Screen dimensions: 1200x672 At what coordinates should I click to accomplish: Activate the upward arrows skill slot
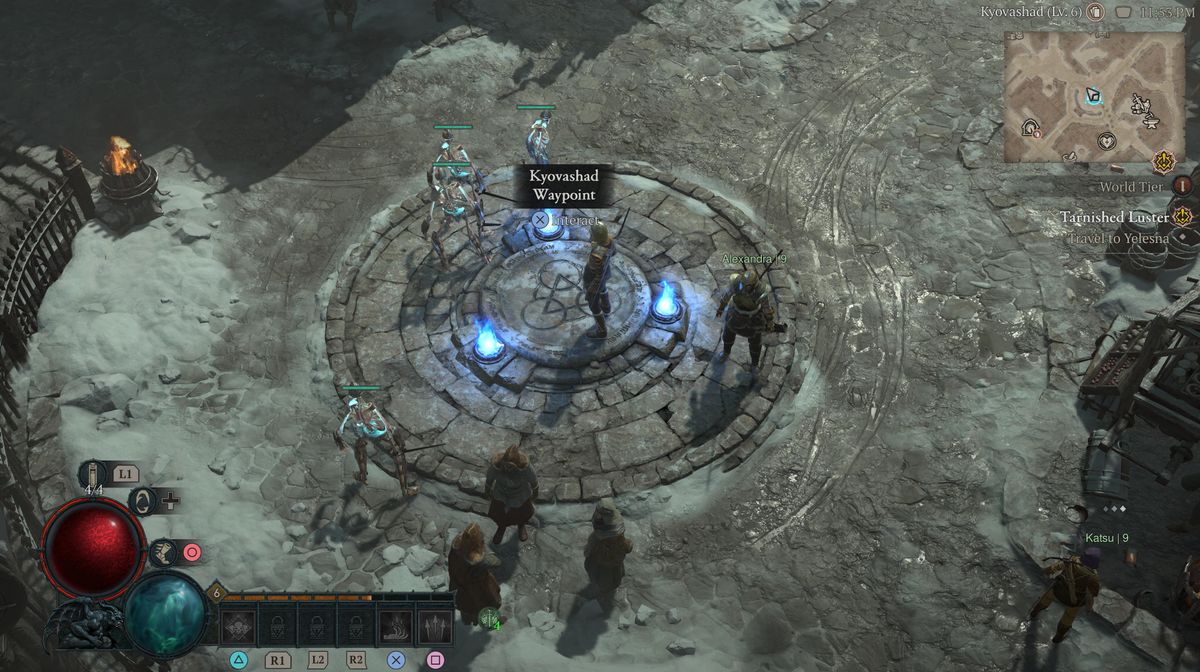(434, 628)
